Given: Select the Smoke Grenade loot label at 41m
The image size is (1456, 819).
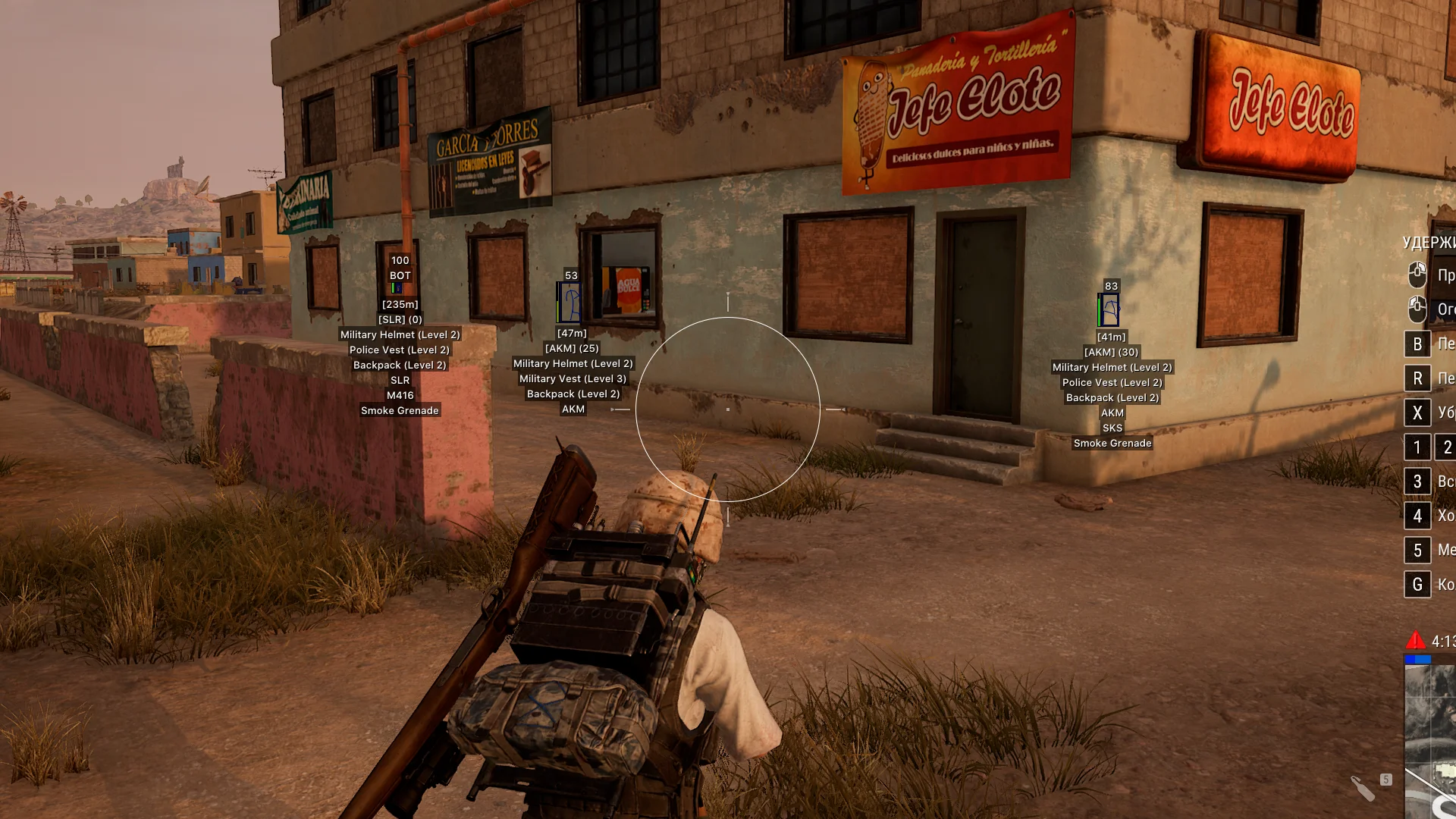Looking at the screenshot, I should tap(1112, 443).
